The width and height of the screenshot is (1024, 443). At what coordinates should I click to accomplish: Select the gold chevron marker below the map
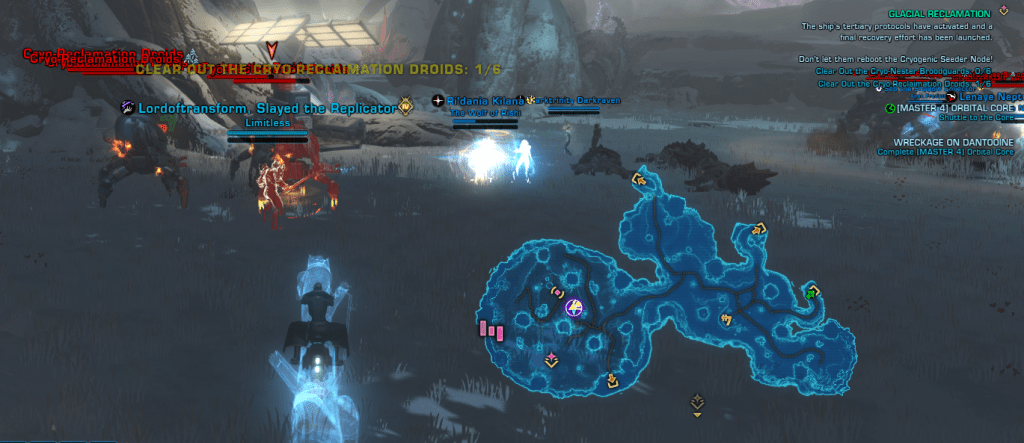(x=697, y=403)
